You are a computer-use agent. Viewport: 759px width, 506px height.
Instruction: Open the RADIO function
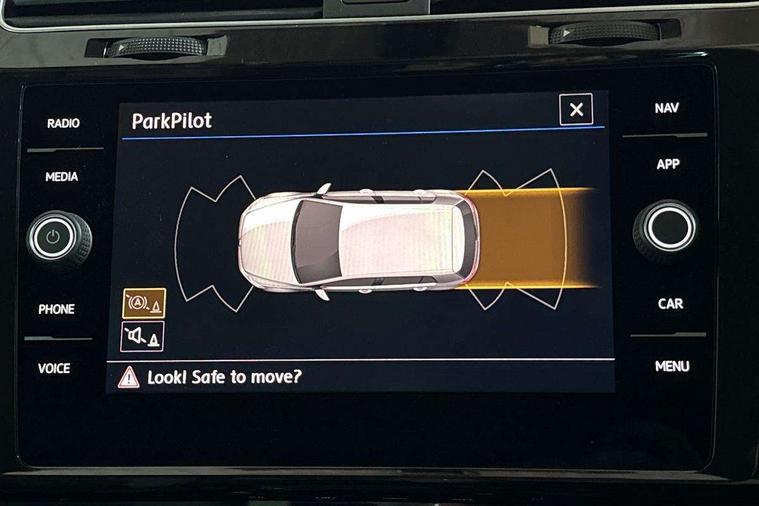point(63,124)
